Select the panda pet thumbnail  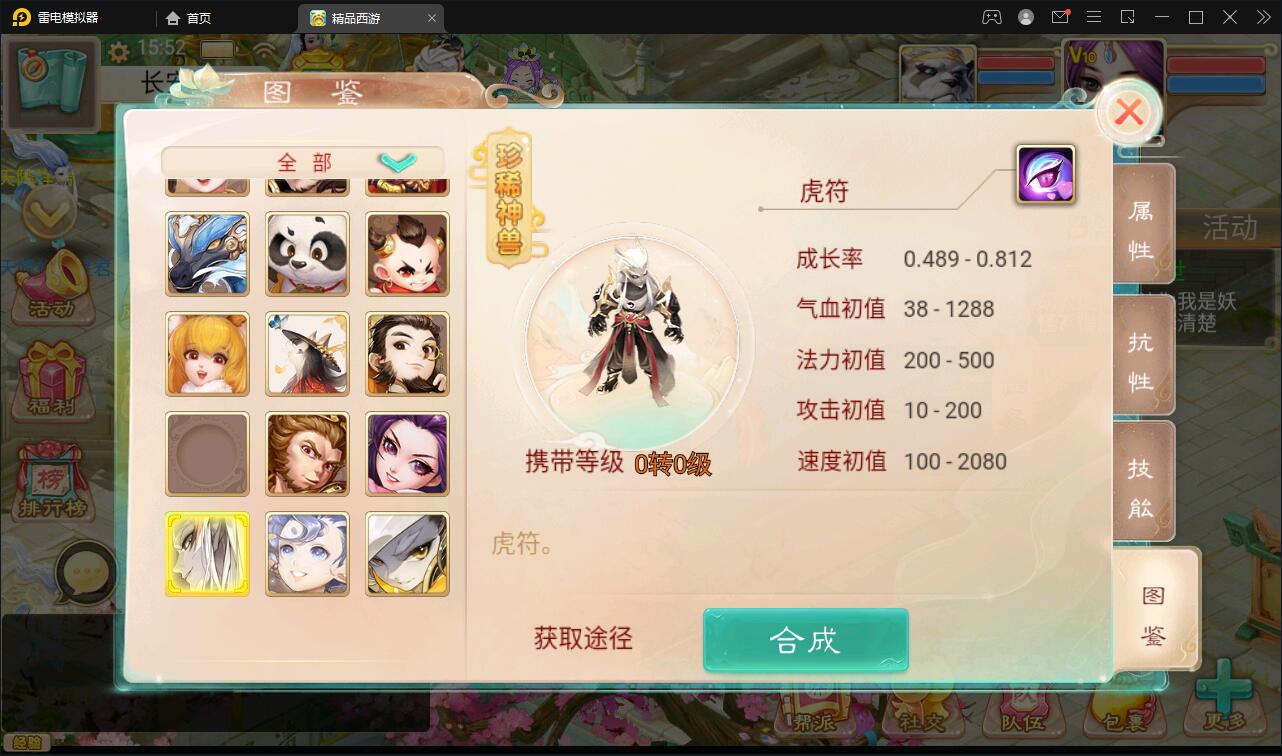[x=307, y=254]
